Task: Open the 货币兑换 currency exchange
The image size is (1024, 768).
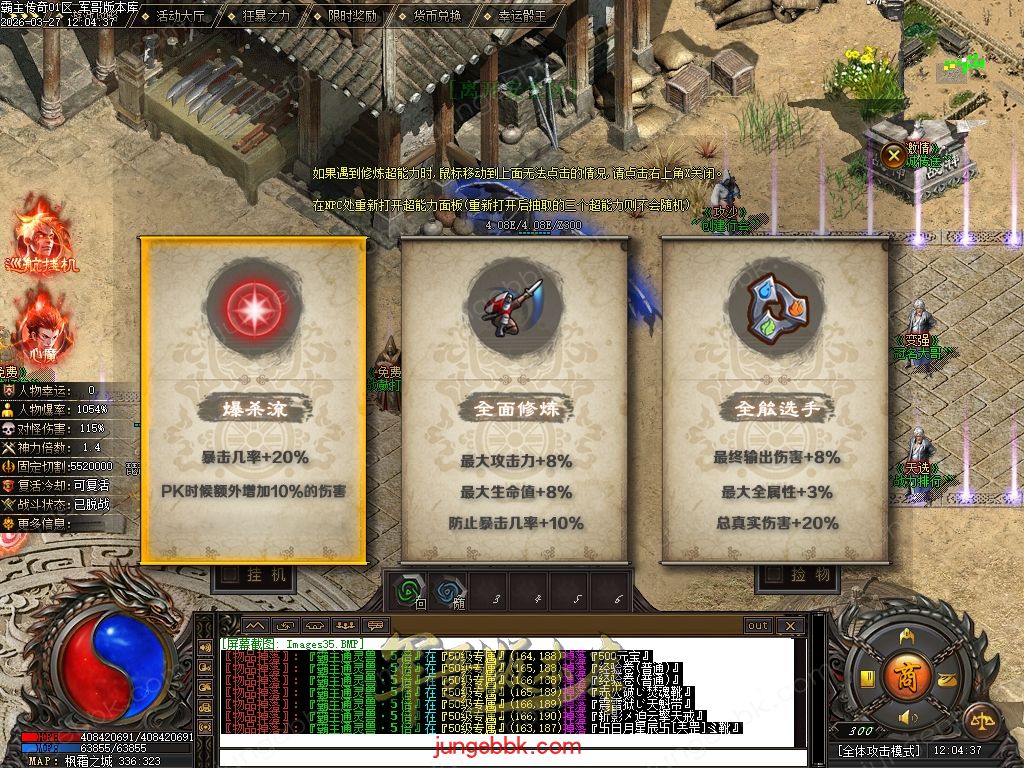Action: coord(437,16)
